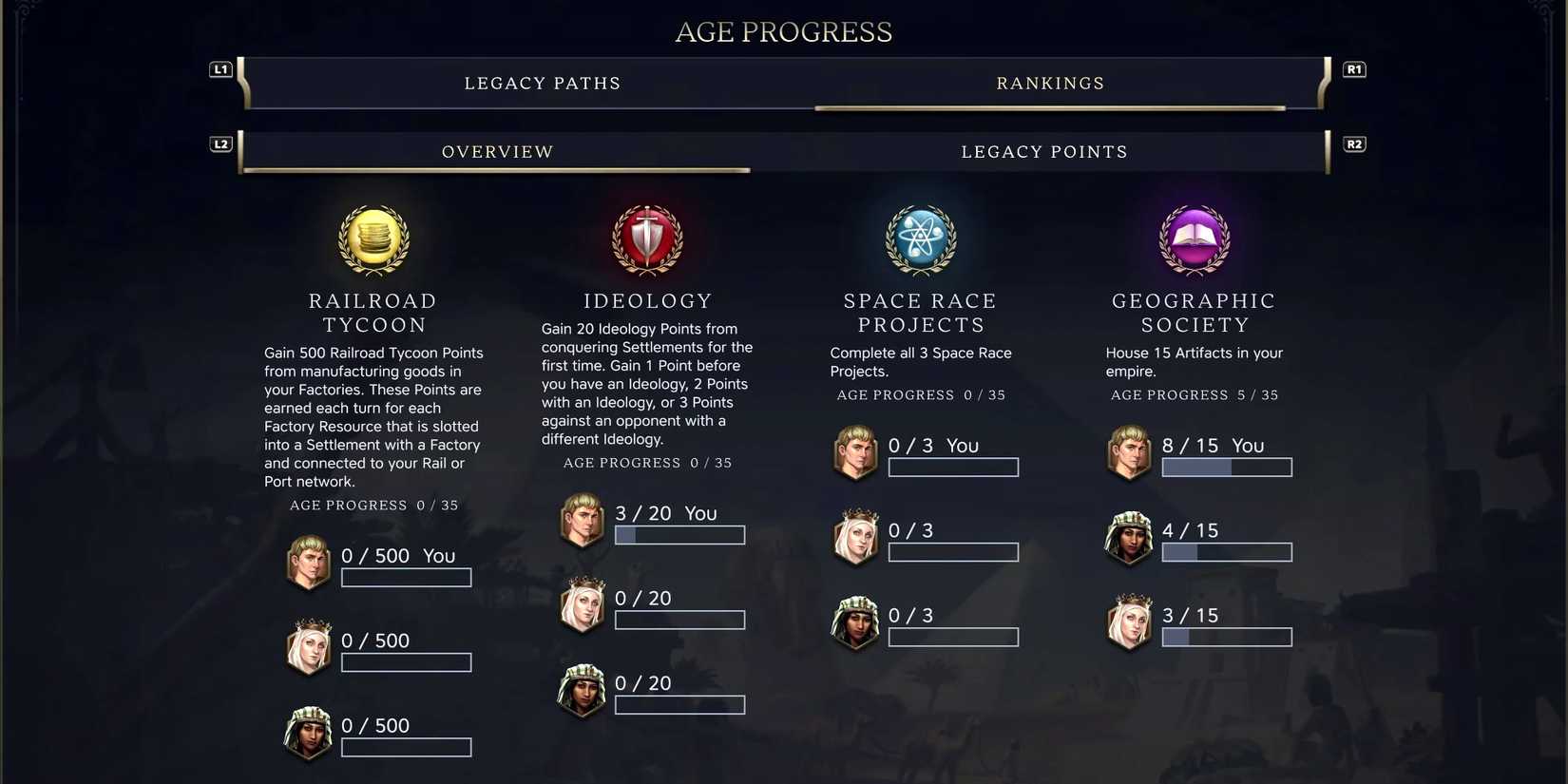Click your portrait beside 8 / 15 progress
The image size is (1568, 784).
pyautogui.click(x=1129, y=452)
